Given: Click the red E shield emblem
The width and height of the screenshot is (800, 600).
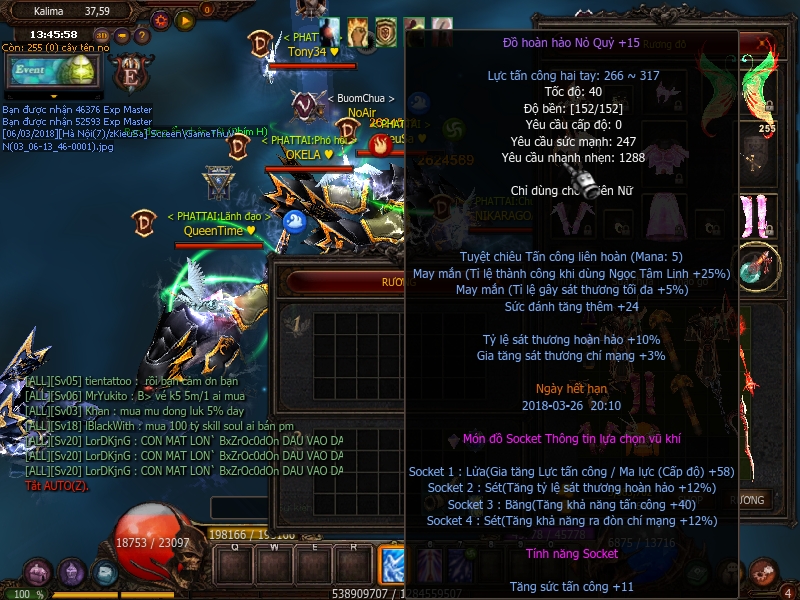Looking at the screenshot, I should (130, 73).
